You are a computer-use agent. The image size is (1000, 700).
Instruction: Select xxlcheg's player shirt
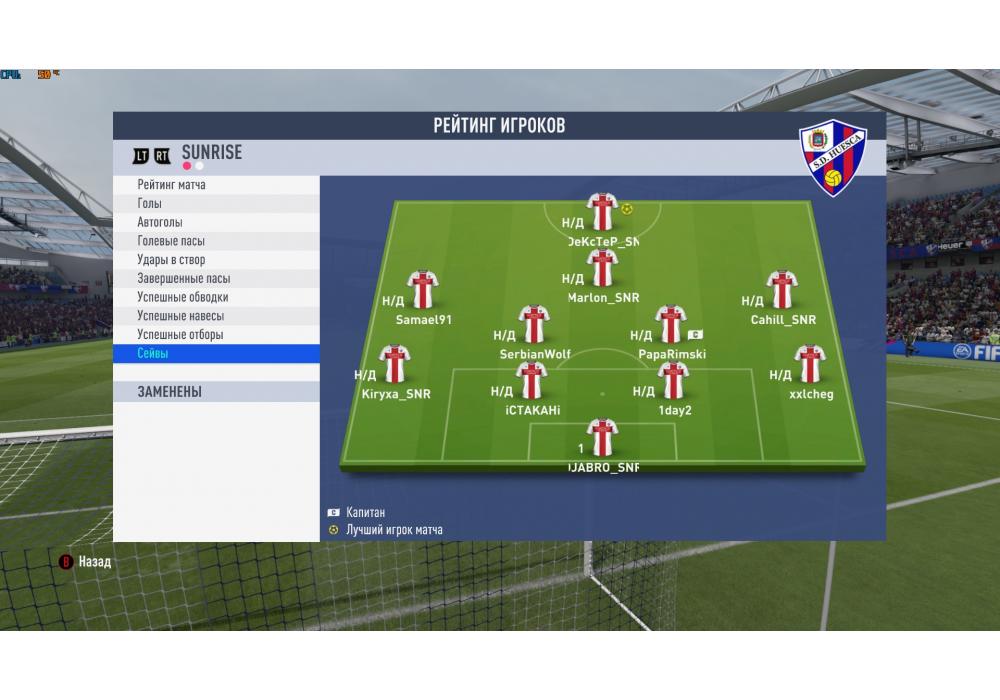click(809, 364)
